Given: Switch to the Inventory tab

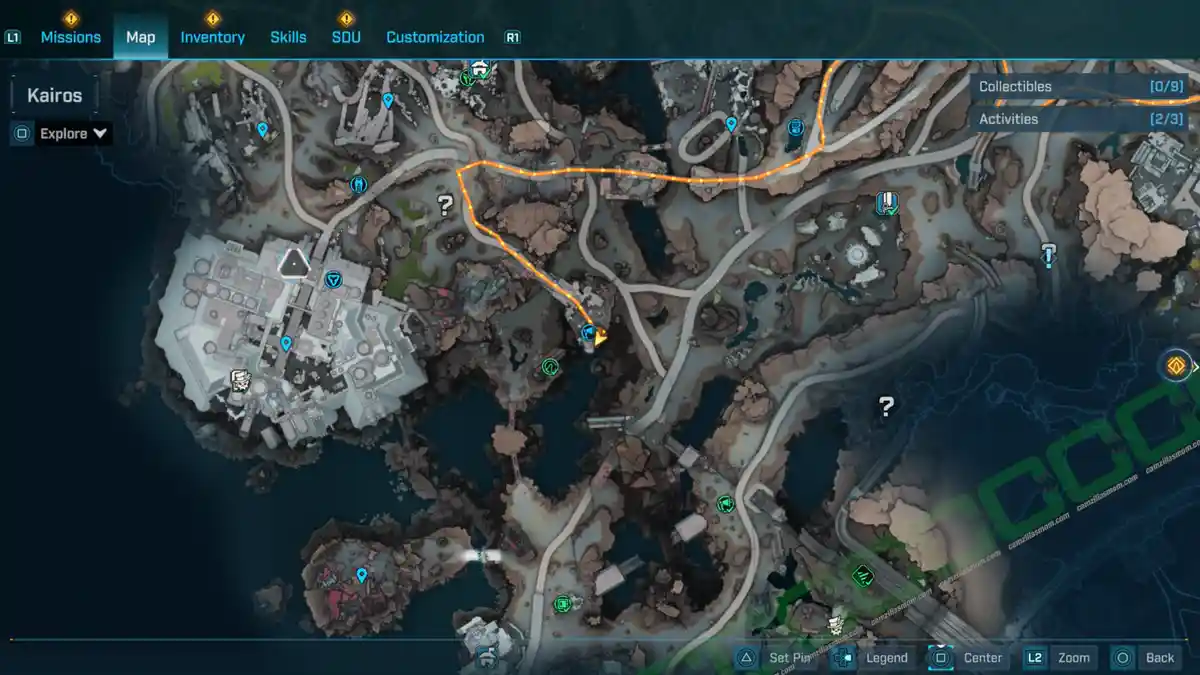Looking at the screenshot, I should coord(212,37).
